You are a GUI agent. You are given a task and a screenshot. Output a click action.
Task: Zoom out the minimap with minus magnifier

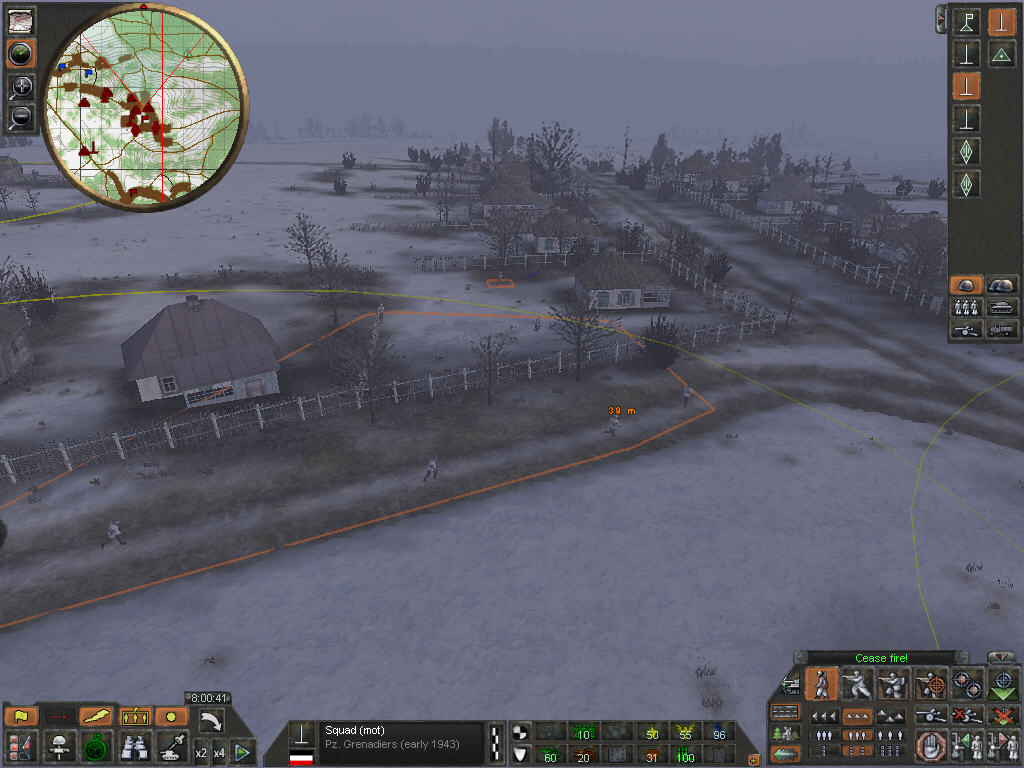(x=20, y=118)
